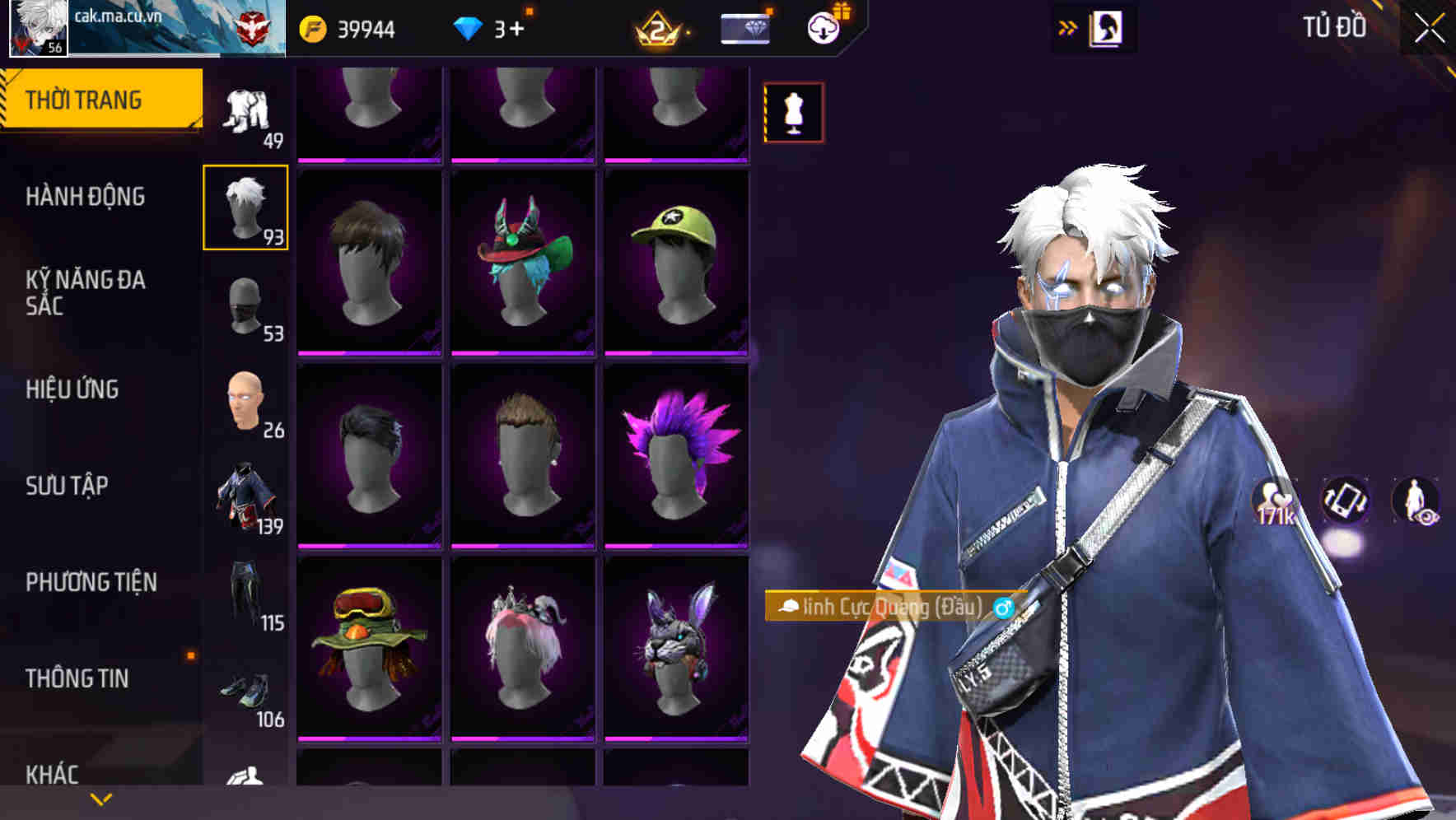The image size is (1456, 820).
Task: Open the membership card with diamond icon
Action: click(x=744, y=30)
